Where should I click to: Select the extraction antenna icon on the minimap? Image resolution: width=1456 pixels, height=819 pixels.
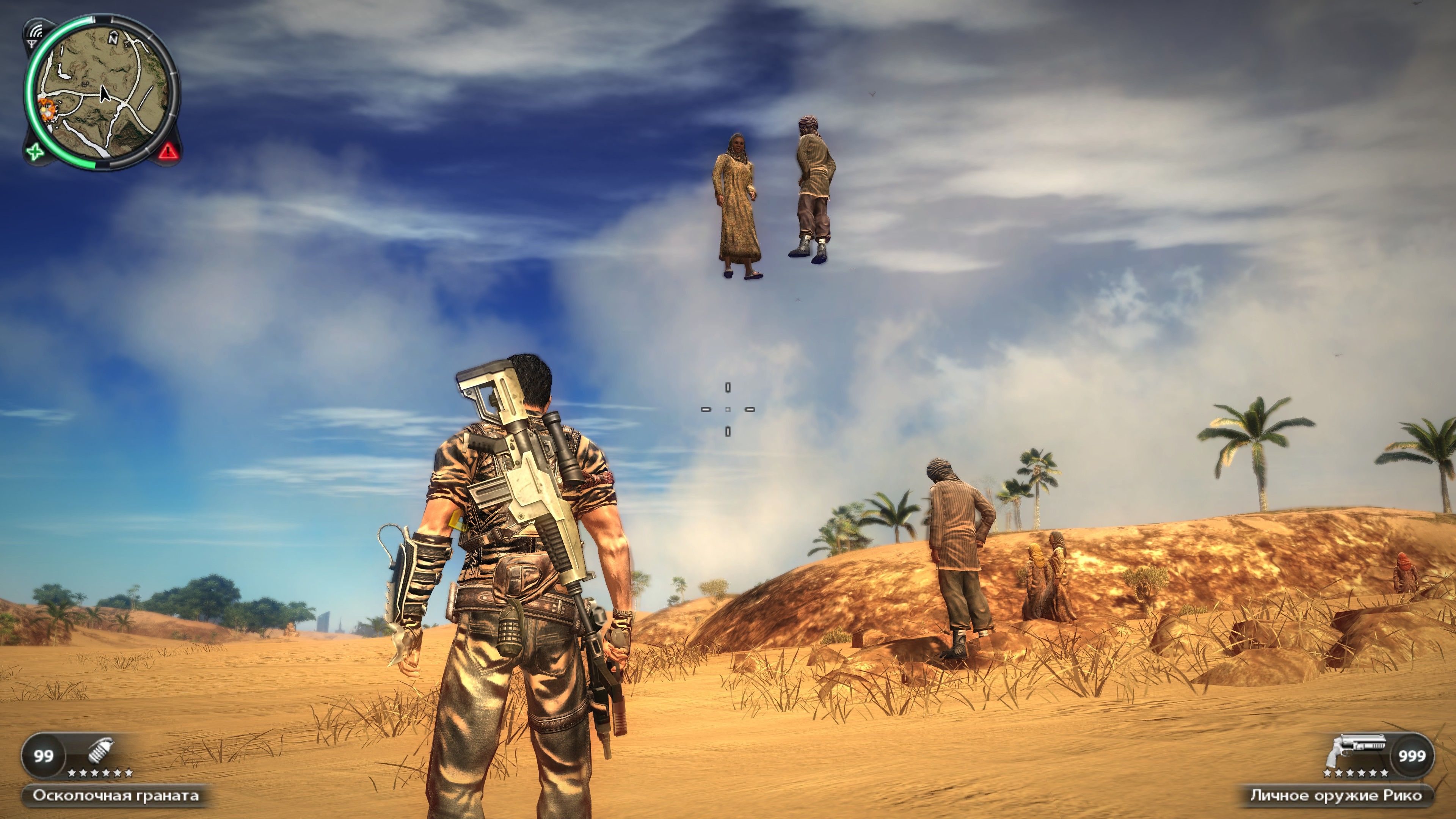(32, 44)
